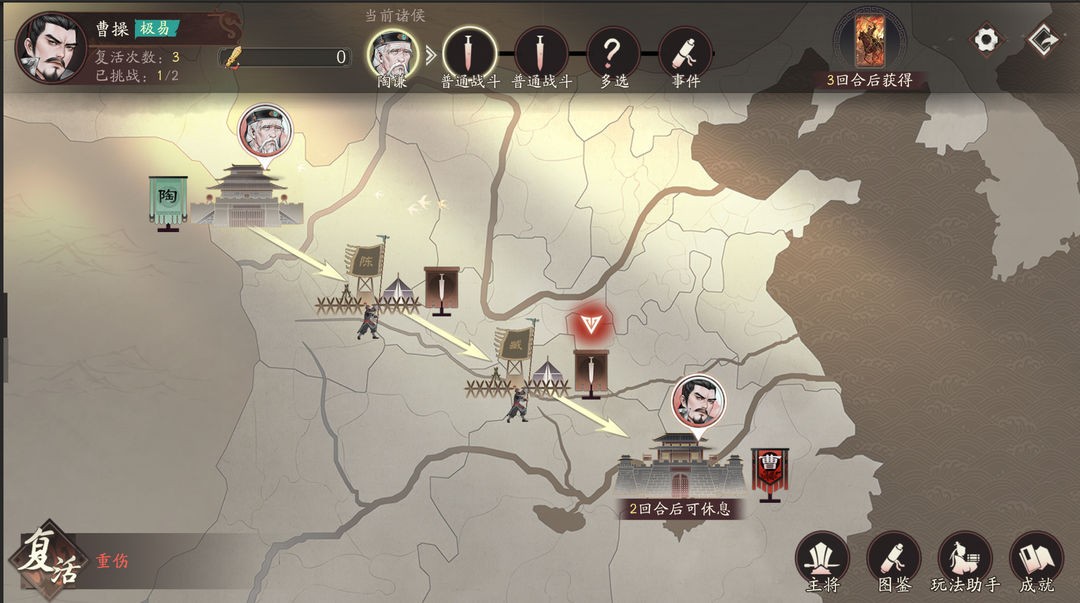Image resolution: width=1080 pixels, height=603 pixels.
Task: Select the 事件 event node
Action: (685, 52)
